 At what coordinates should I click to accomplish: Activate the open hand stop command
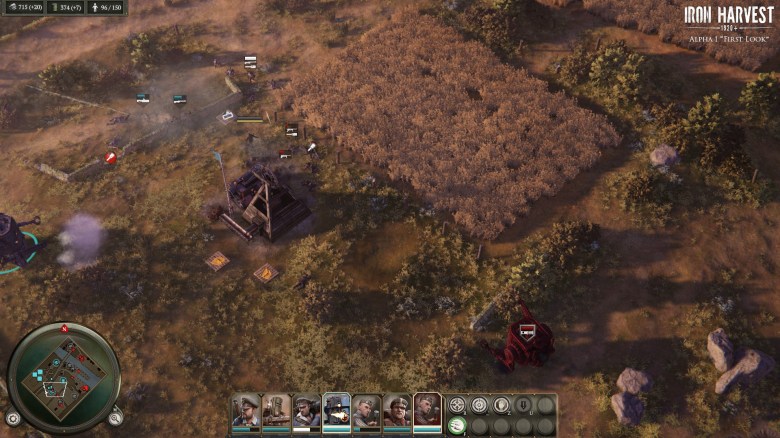(x=501, y=405)
